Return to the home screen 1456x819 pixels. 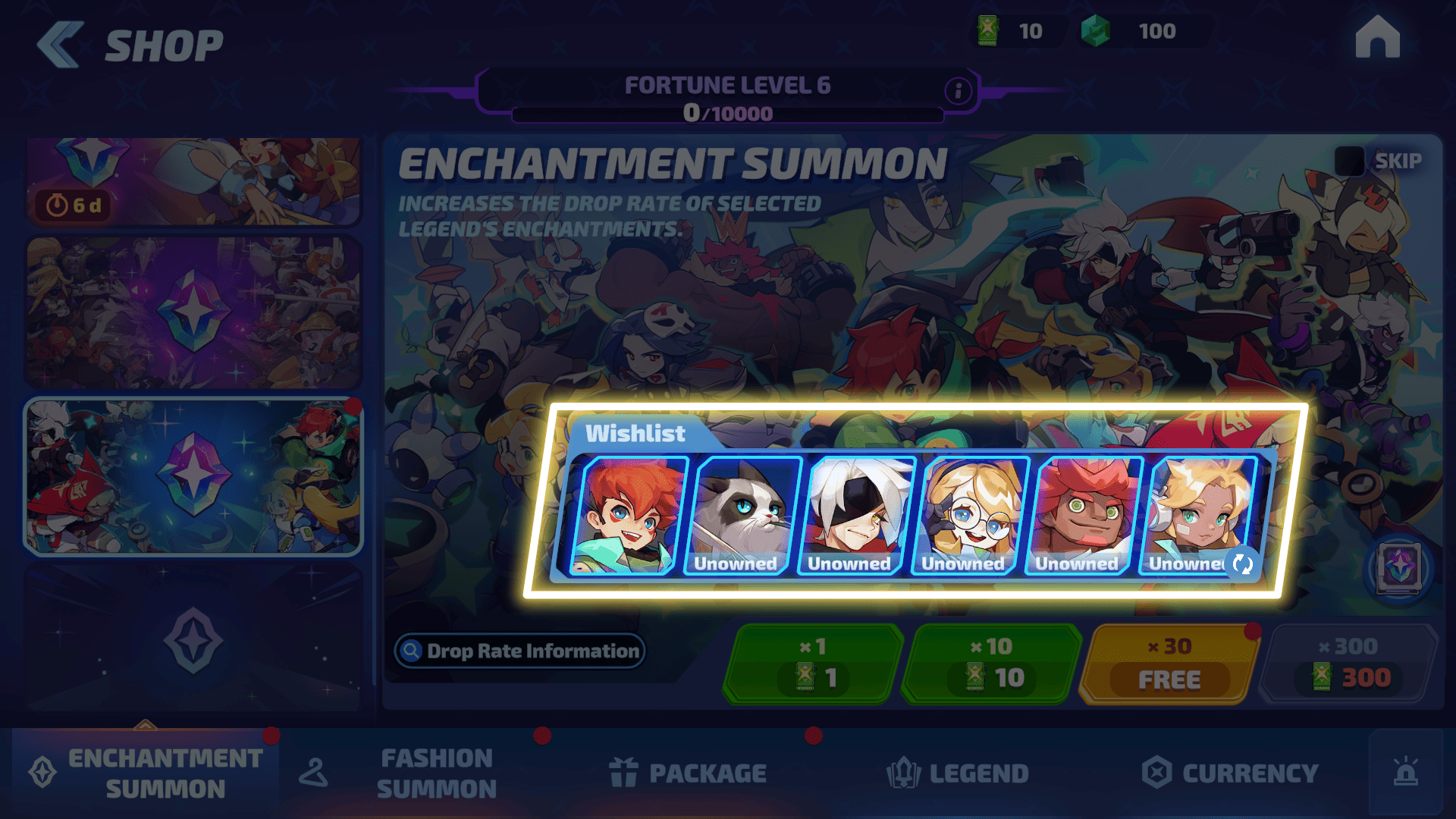point(1377,37)
